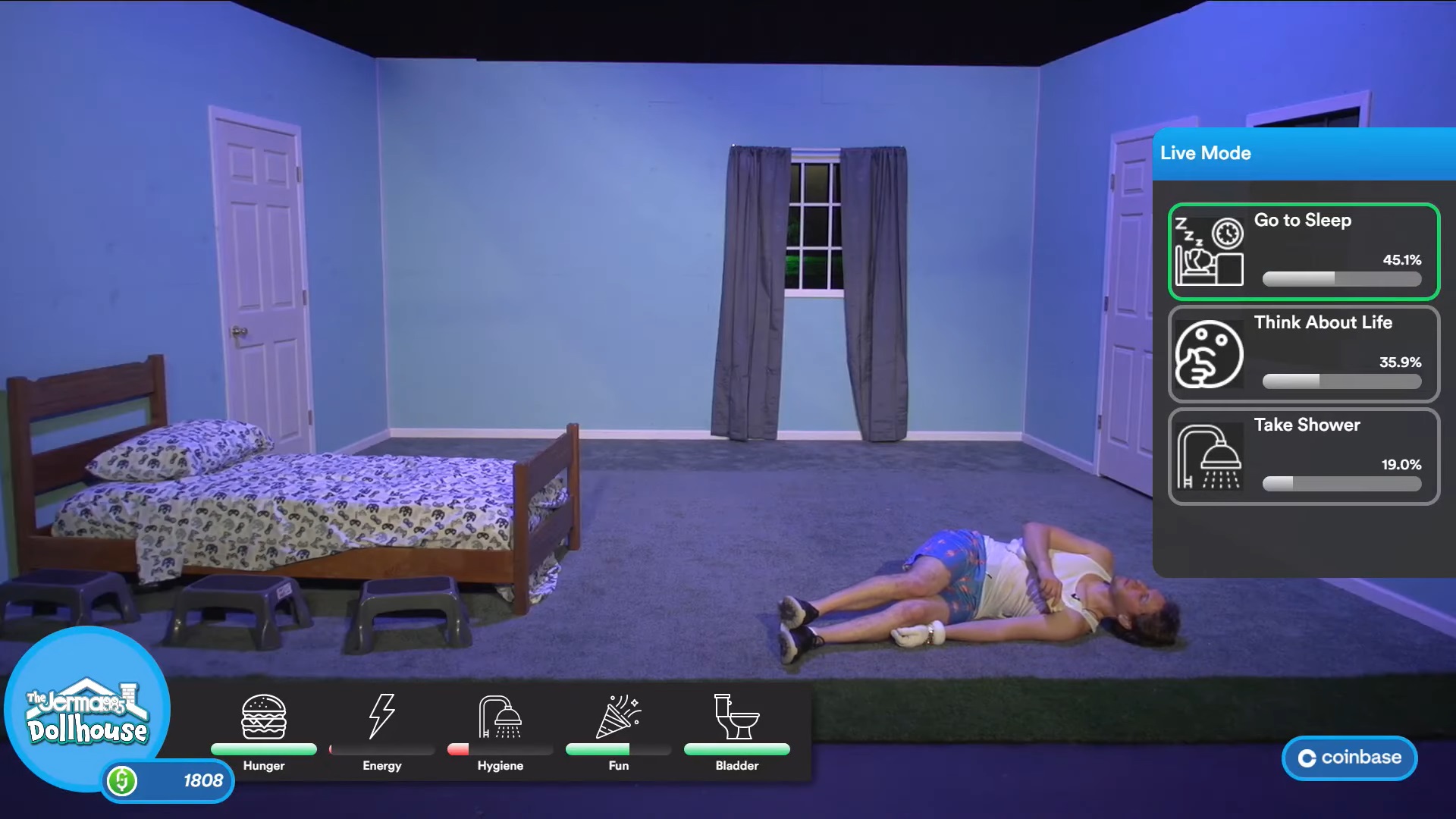Click the Coinbase sponsor button
Image resolution: width=1456 pixels, height=819 pixels.
1349,757
